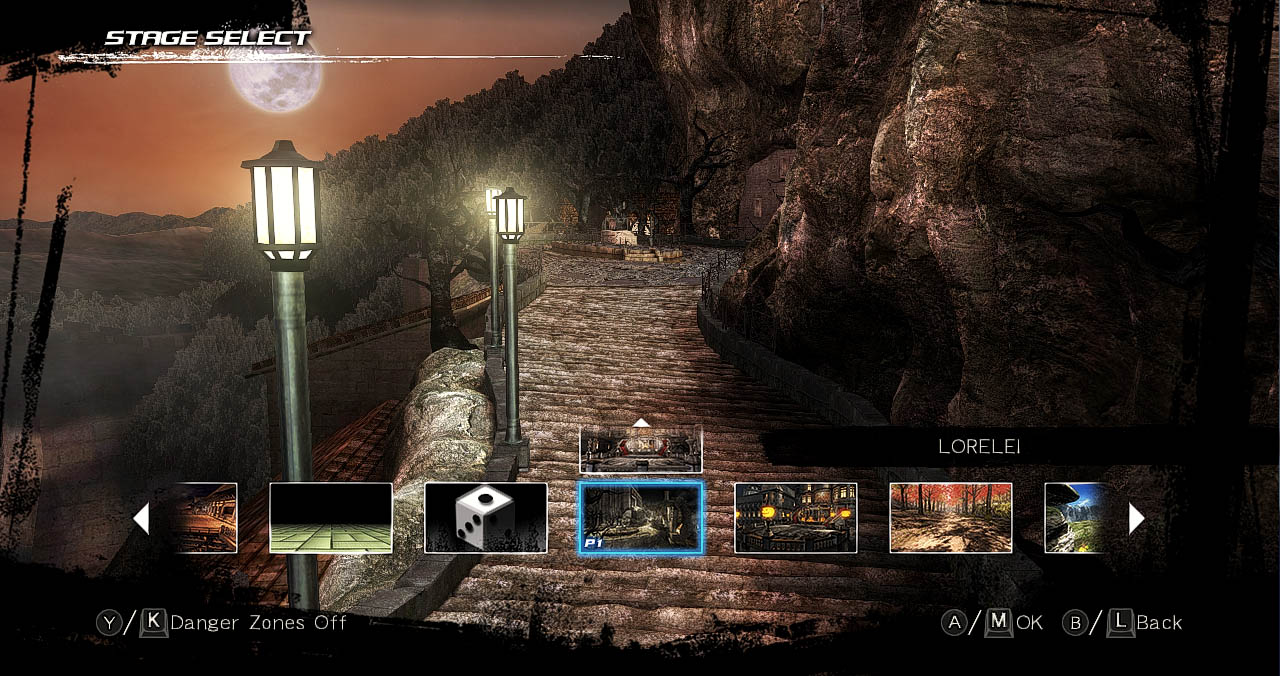Choose the random stage dice tile
Screen dimensions: 1280x676
[x=486, y=517]
